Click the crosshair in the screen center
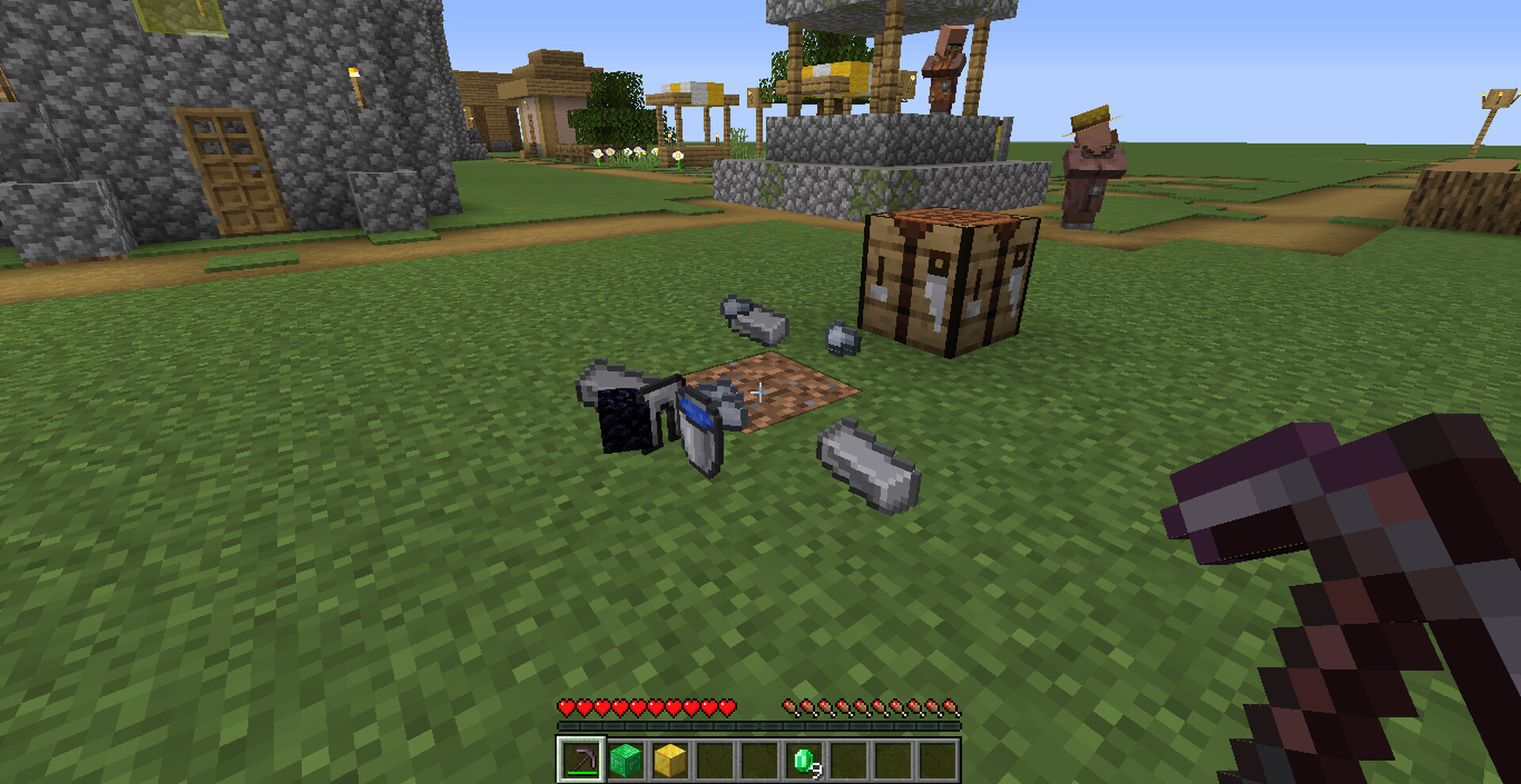 (x=760, y=392)
